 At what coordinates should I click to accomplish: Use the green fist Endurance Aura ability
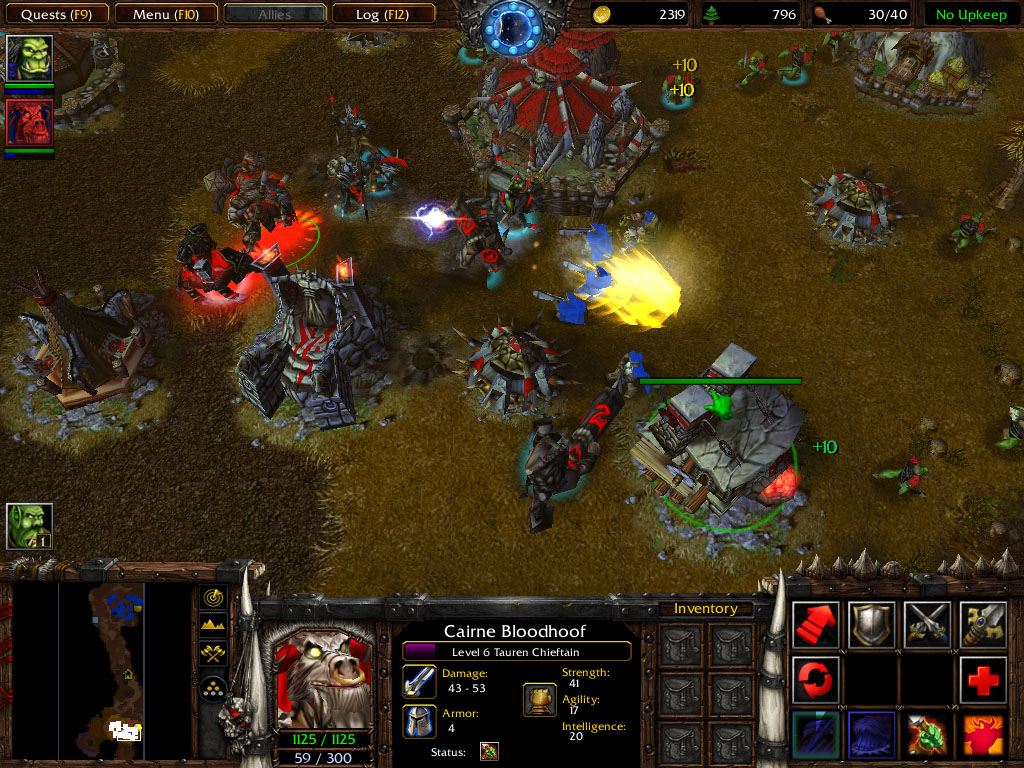928,736
